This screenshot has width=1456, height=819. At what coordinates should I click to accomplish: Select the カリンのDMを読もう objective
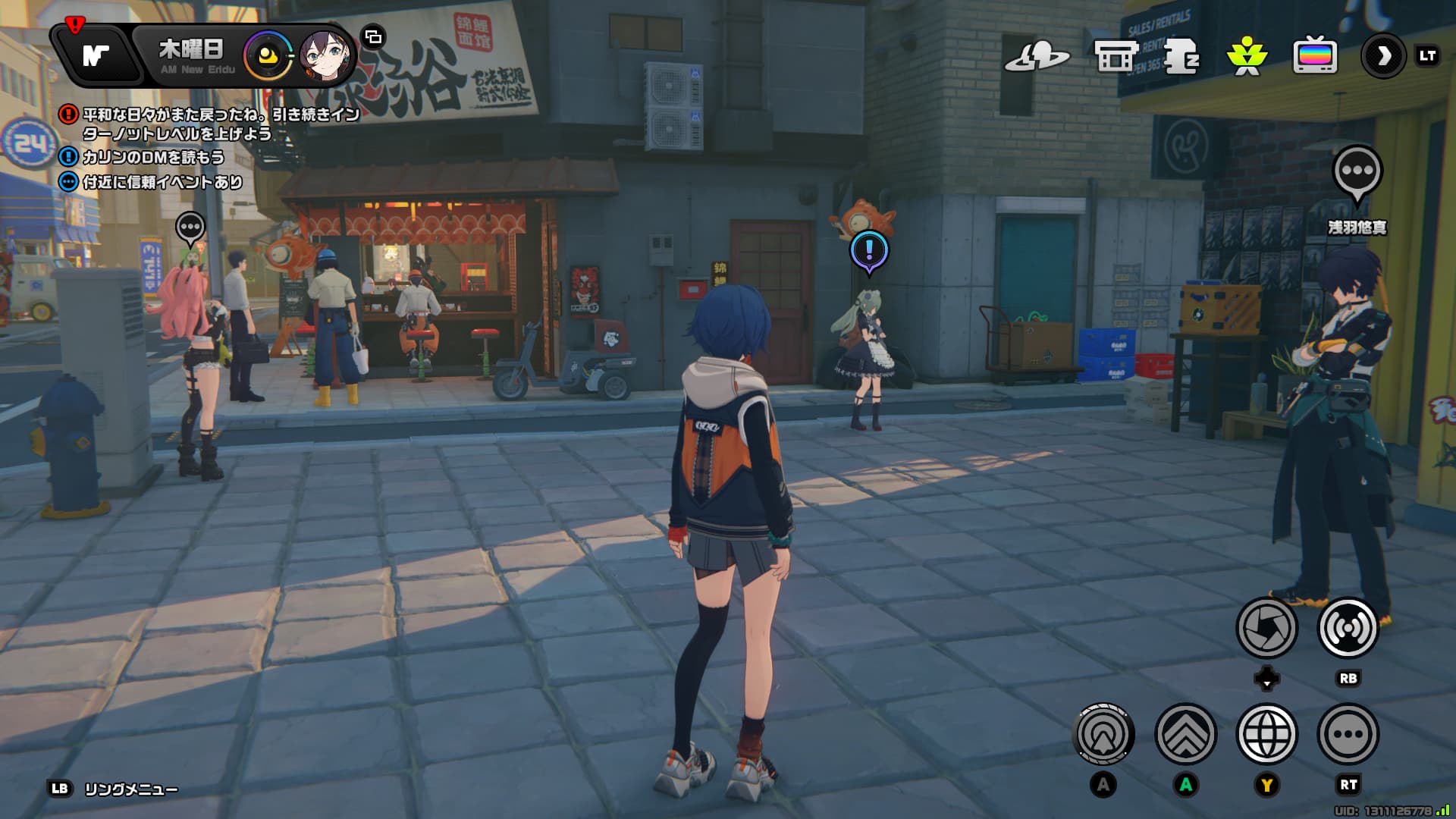tap(152, 157)
